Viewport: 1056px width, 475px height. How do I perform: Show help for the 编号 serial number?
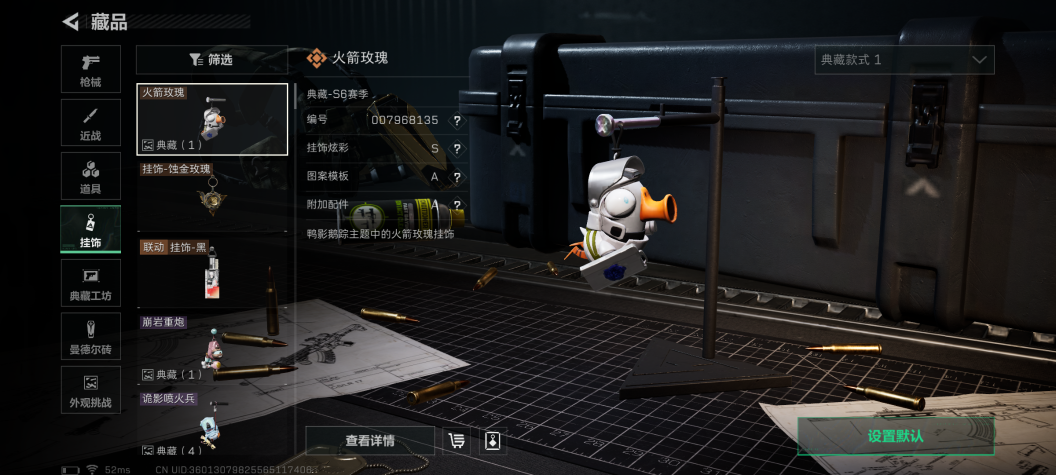pyautogui.click(x=457, y=120)
